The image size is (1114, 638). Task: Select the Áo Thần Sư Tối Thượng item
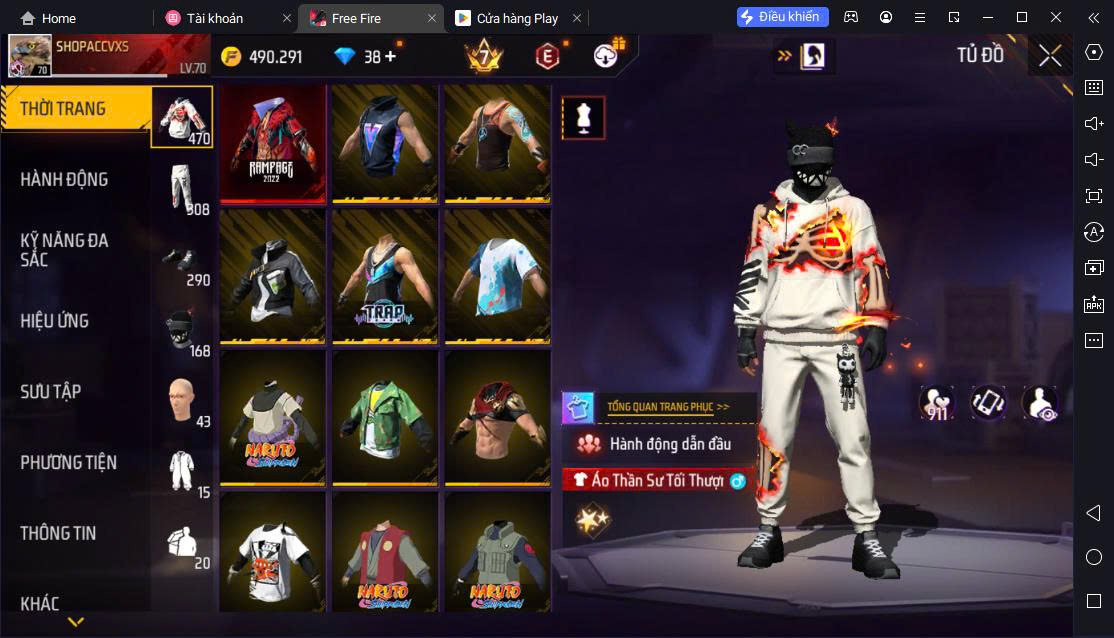pos(660,480)
